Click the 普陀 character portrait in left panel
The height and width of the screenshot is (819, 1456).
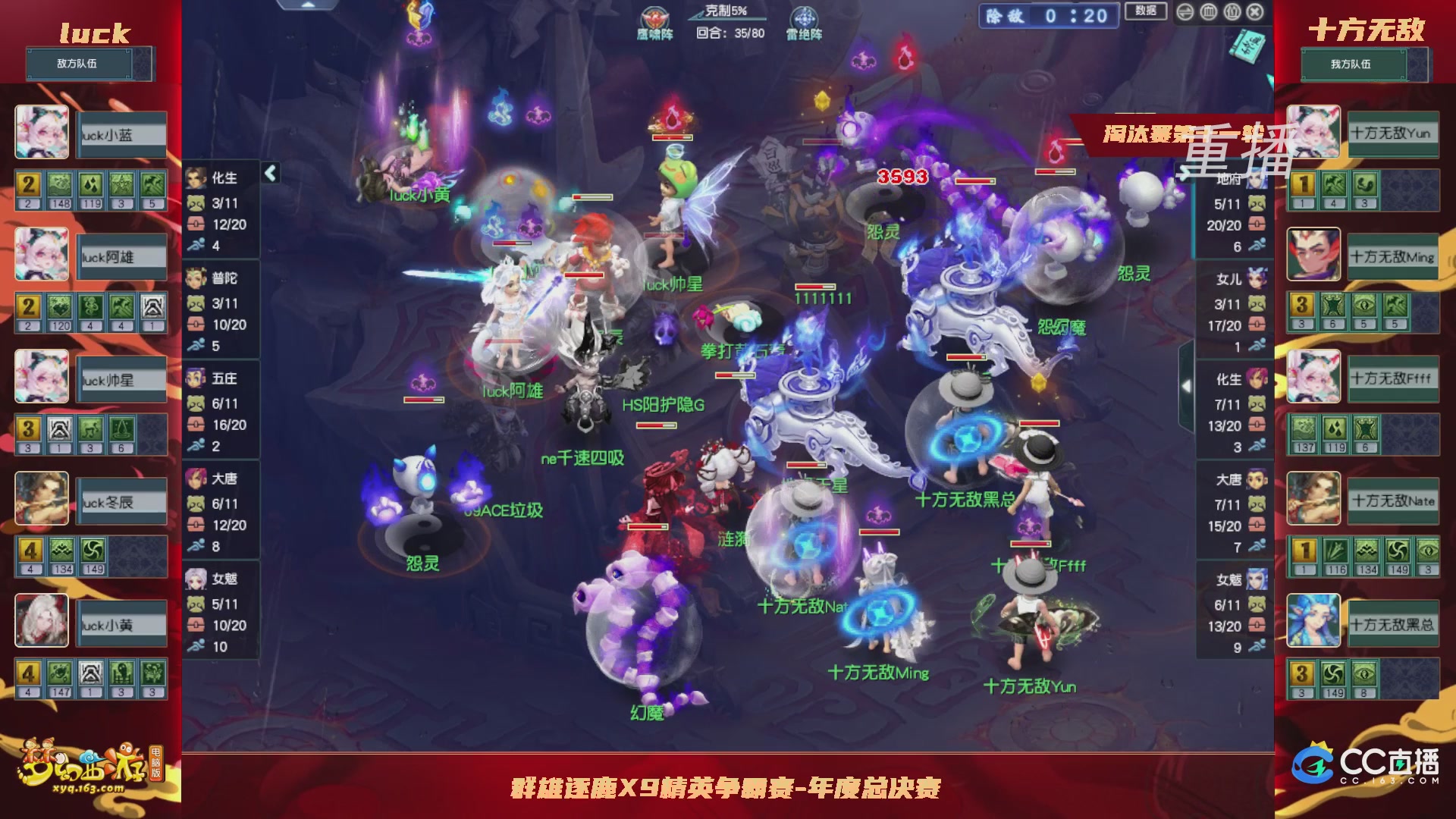pos(195,278)
